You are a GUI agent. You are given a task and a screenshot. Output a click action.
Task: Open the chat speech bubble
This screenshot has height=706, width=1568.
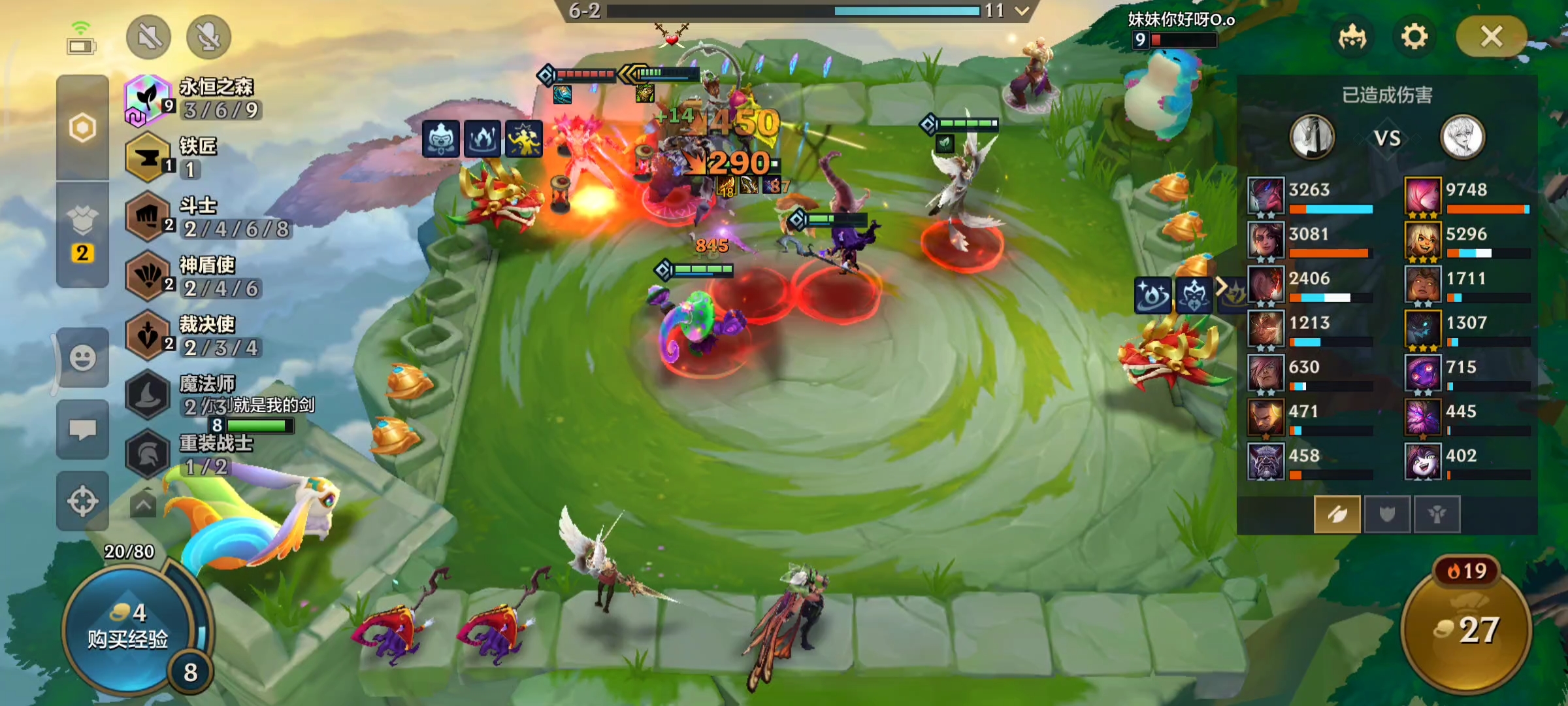tap(82, 429)
